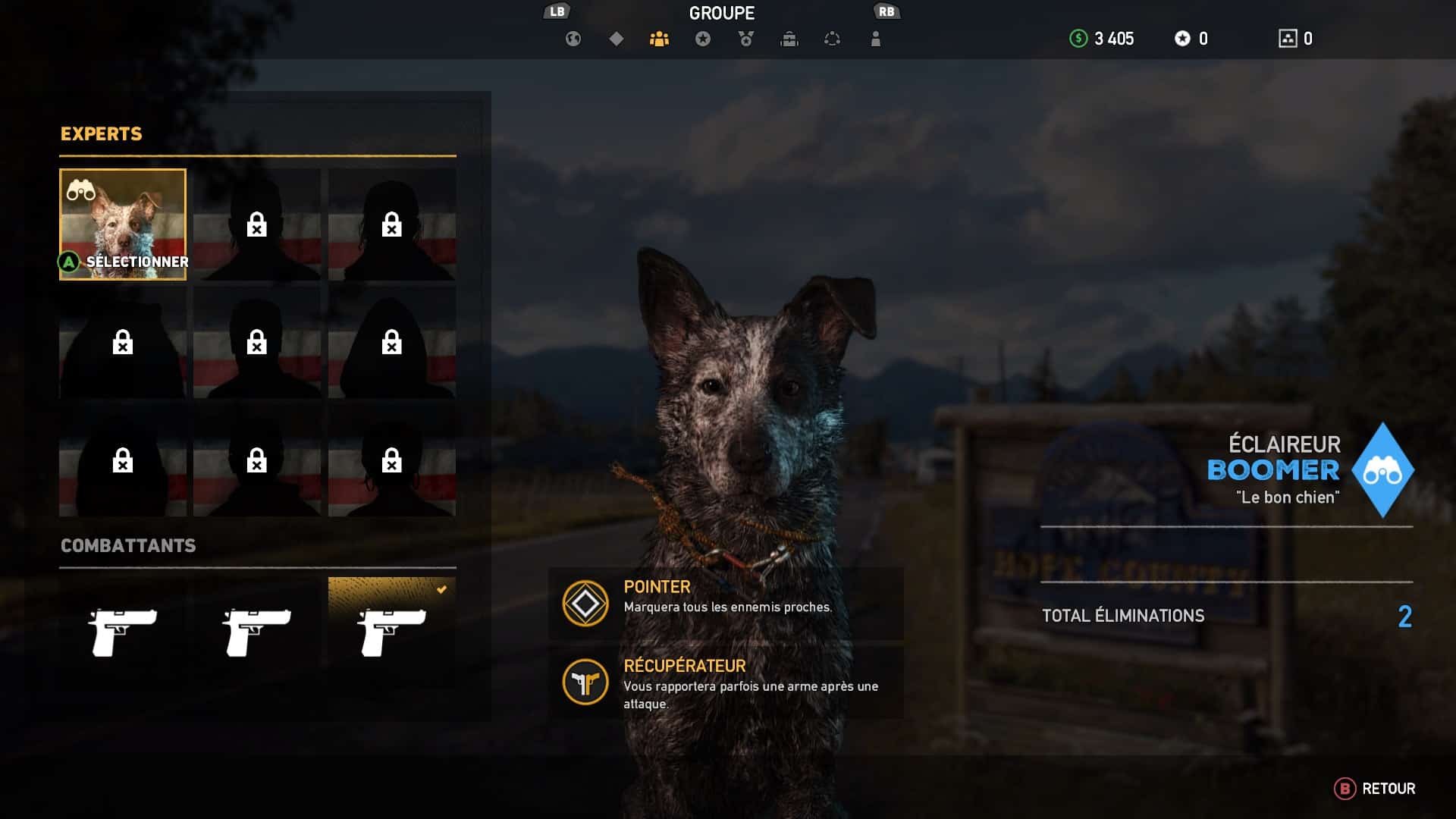This screenshot has width=1456, height=819.
Task: Switch to the diamond missions tab
Action: click(617, 39)
